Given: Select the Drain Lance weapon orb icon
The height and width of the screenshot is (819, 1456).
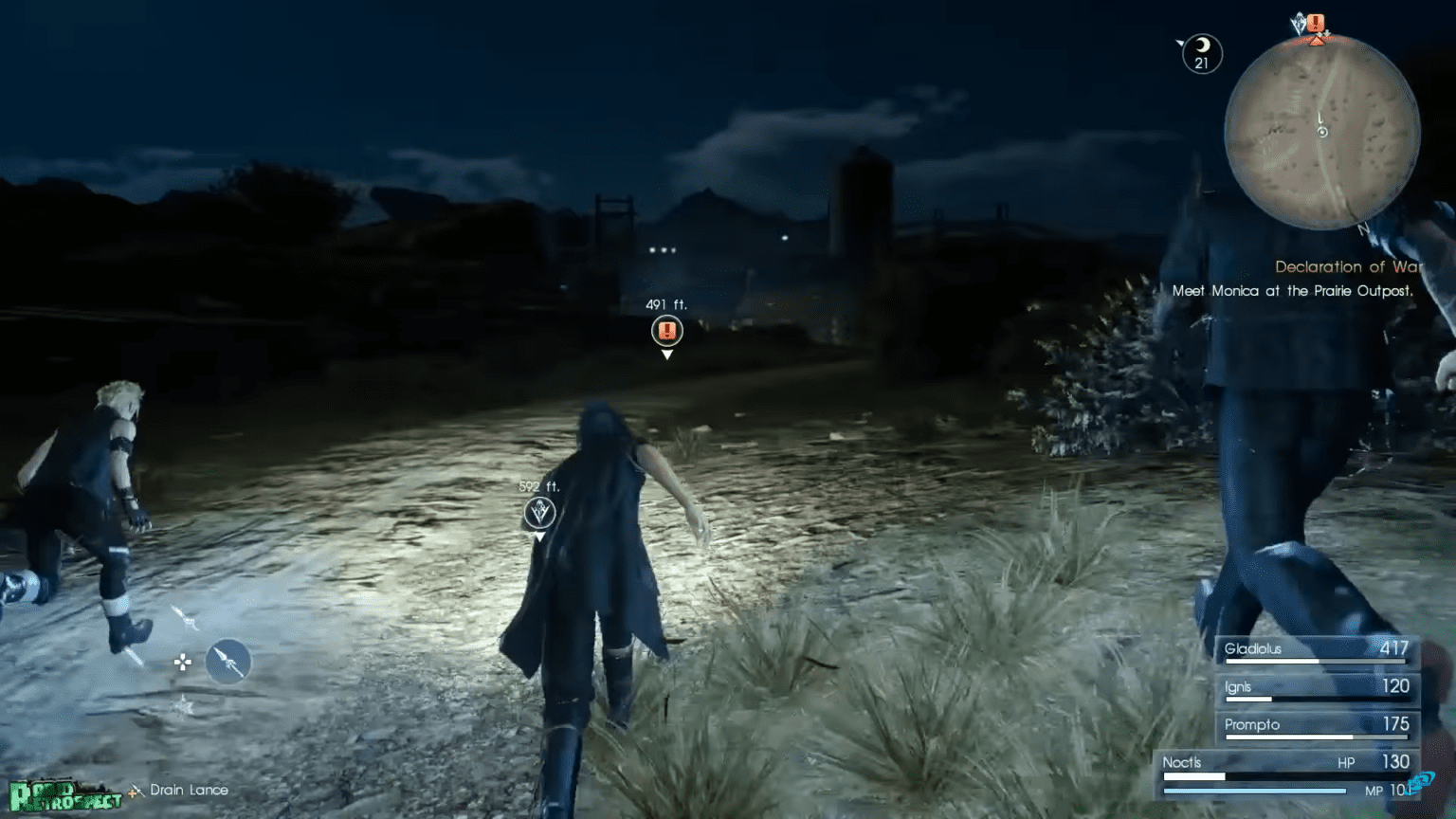Looking at the screenshot, I should click(227, 662).
